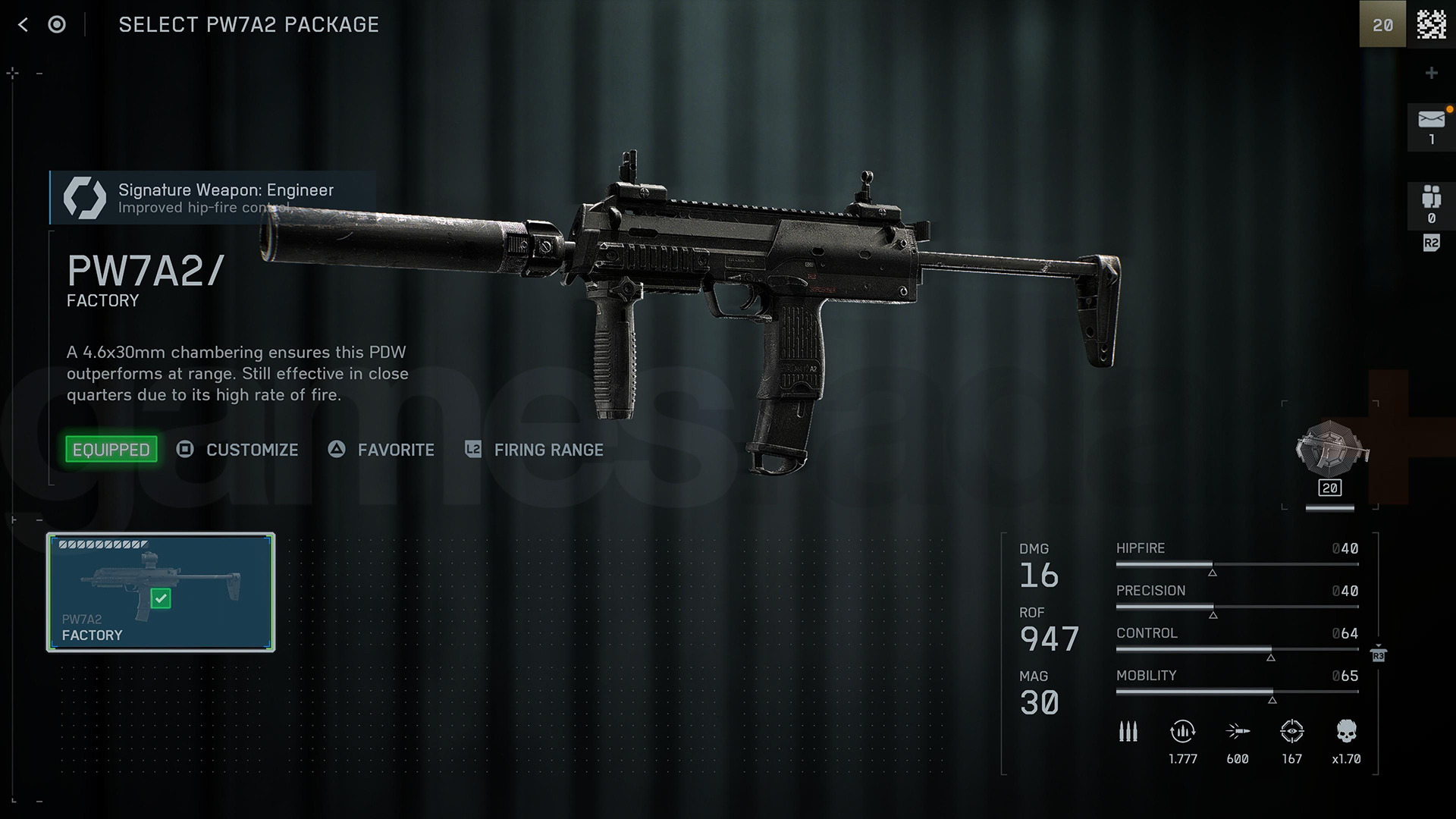Click the plus icon below the profile

point(1431,74)
